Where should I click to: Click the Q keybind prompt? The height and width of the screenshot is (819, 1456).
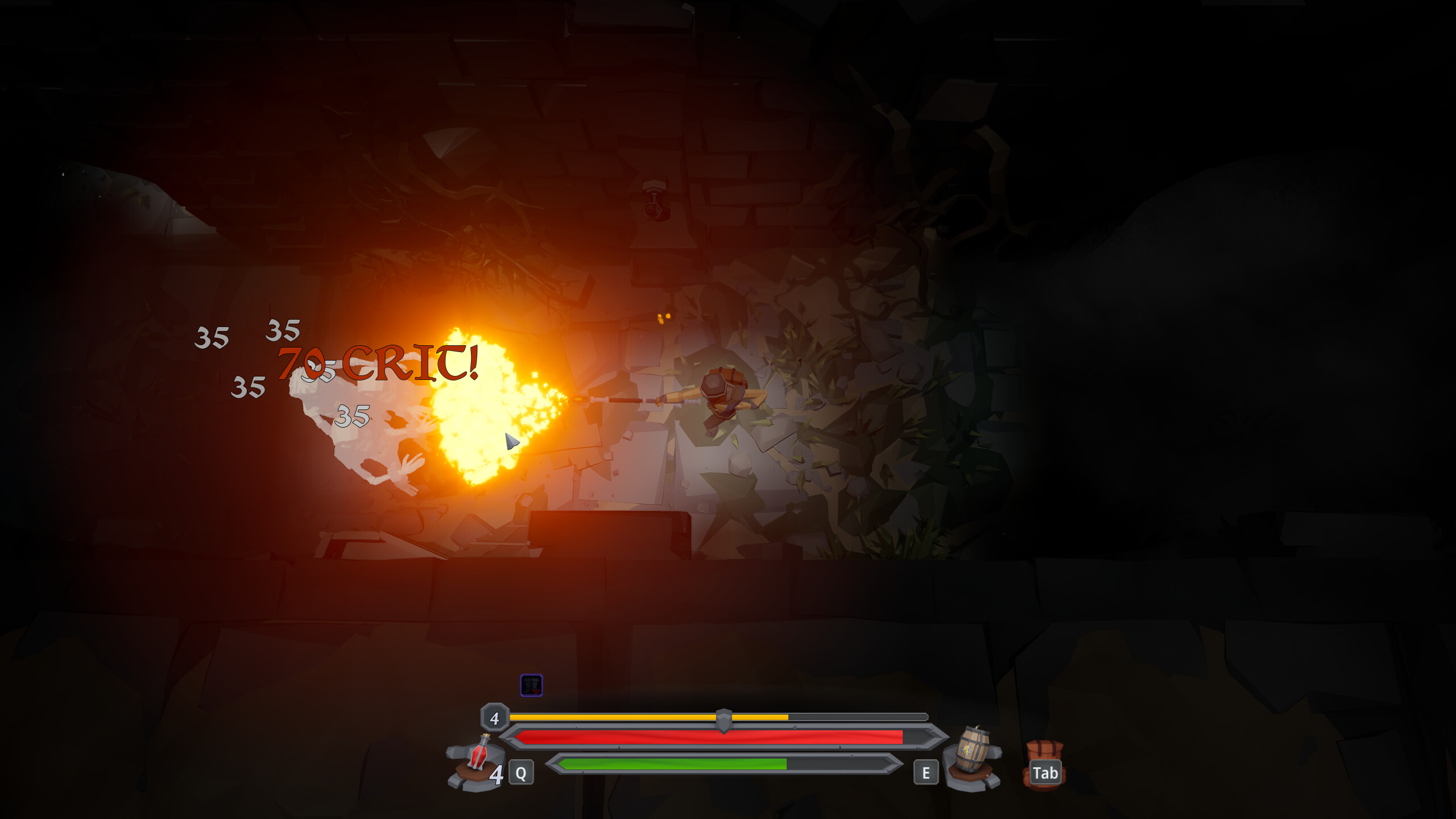pyautogui.click(x=520, y=772)
